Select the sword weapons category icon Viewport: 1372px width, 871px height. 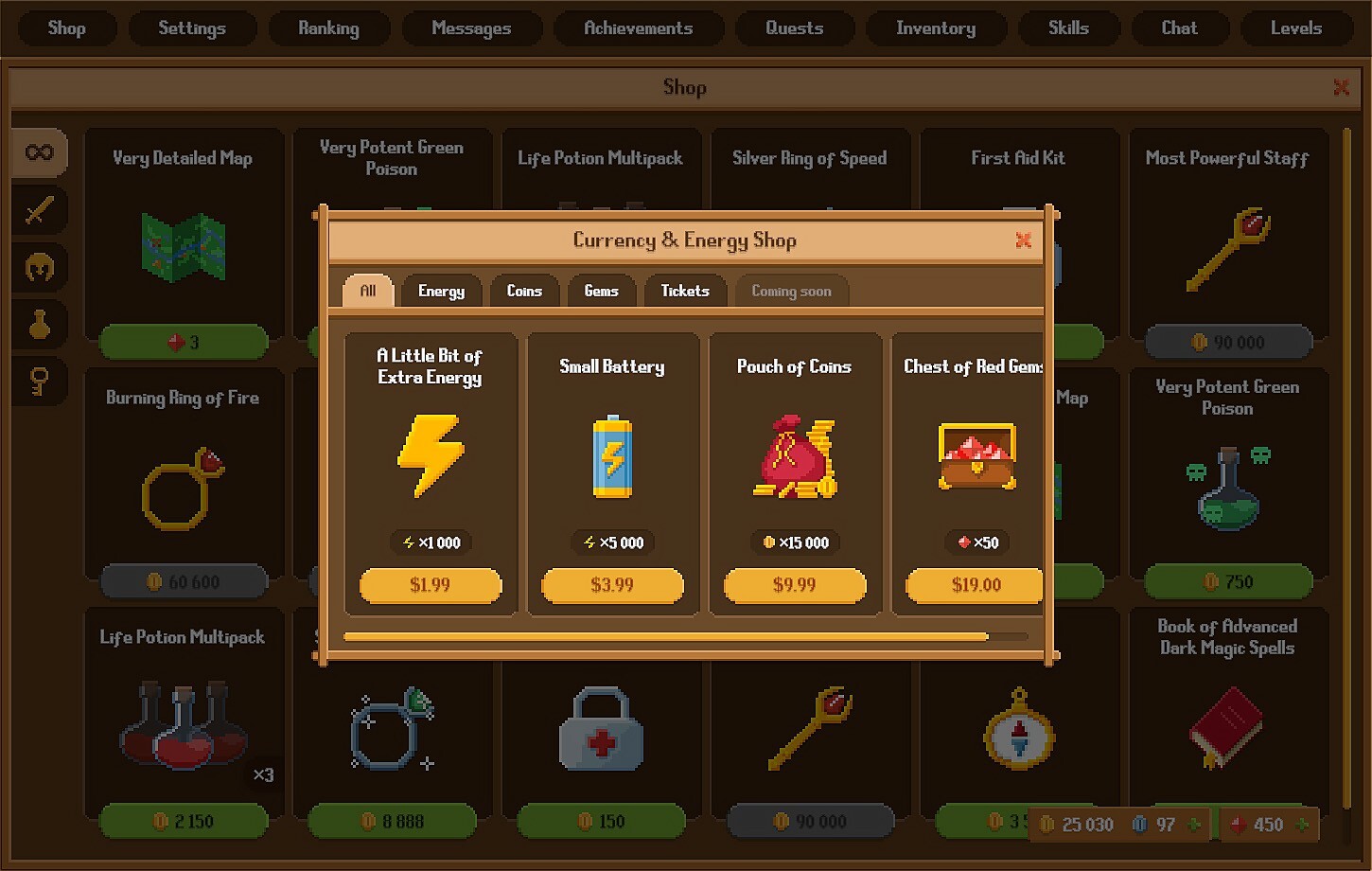(38, 210)
